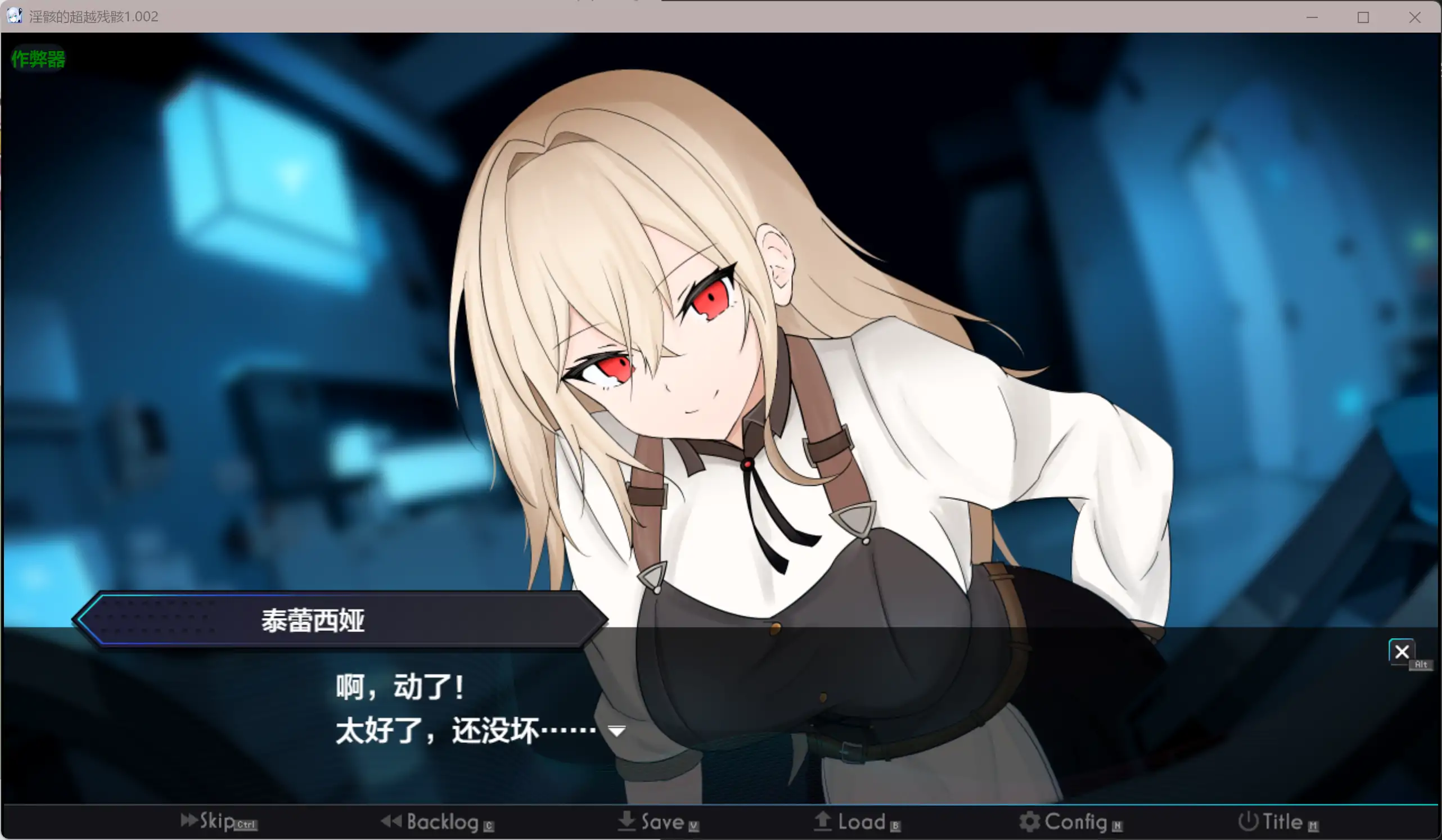
Task: Maximize the game window
Action: click(x=1363, y=17)
